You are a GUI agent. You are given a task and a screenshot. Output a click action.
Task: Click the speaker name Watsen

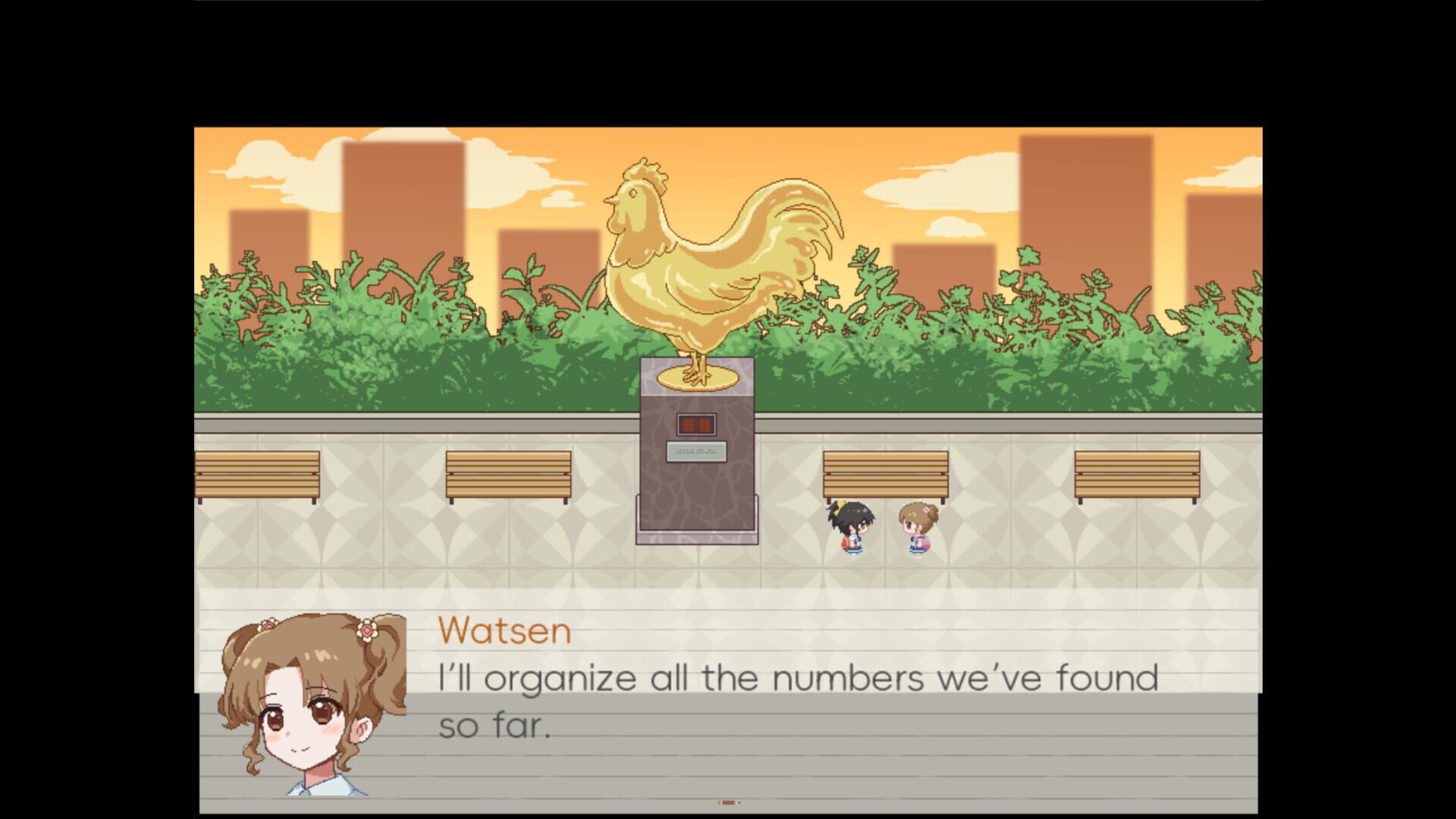point(504,631)
